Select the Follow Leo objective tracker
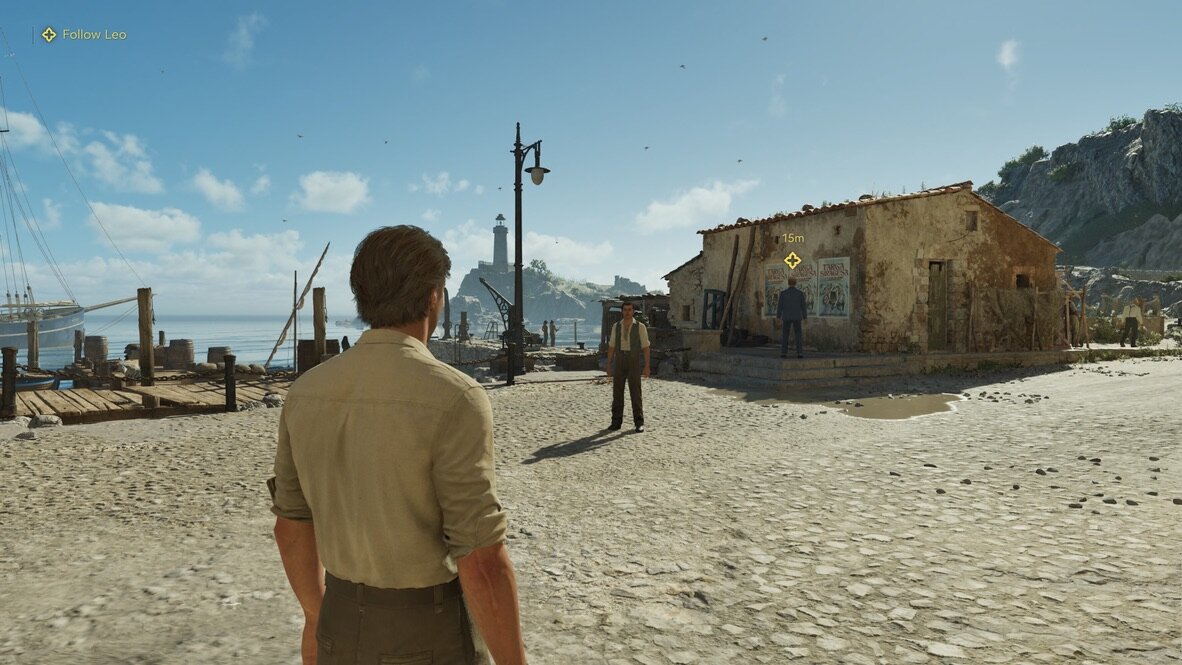Viewport: 1182px width, 665px height. [x=84, y=34]
